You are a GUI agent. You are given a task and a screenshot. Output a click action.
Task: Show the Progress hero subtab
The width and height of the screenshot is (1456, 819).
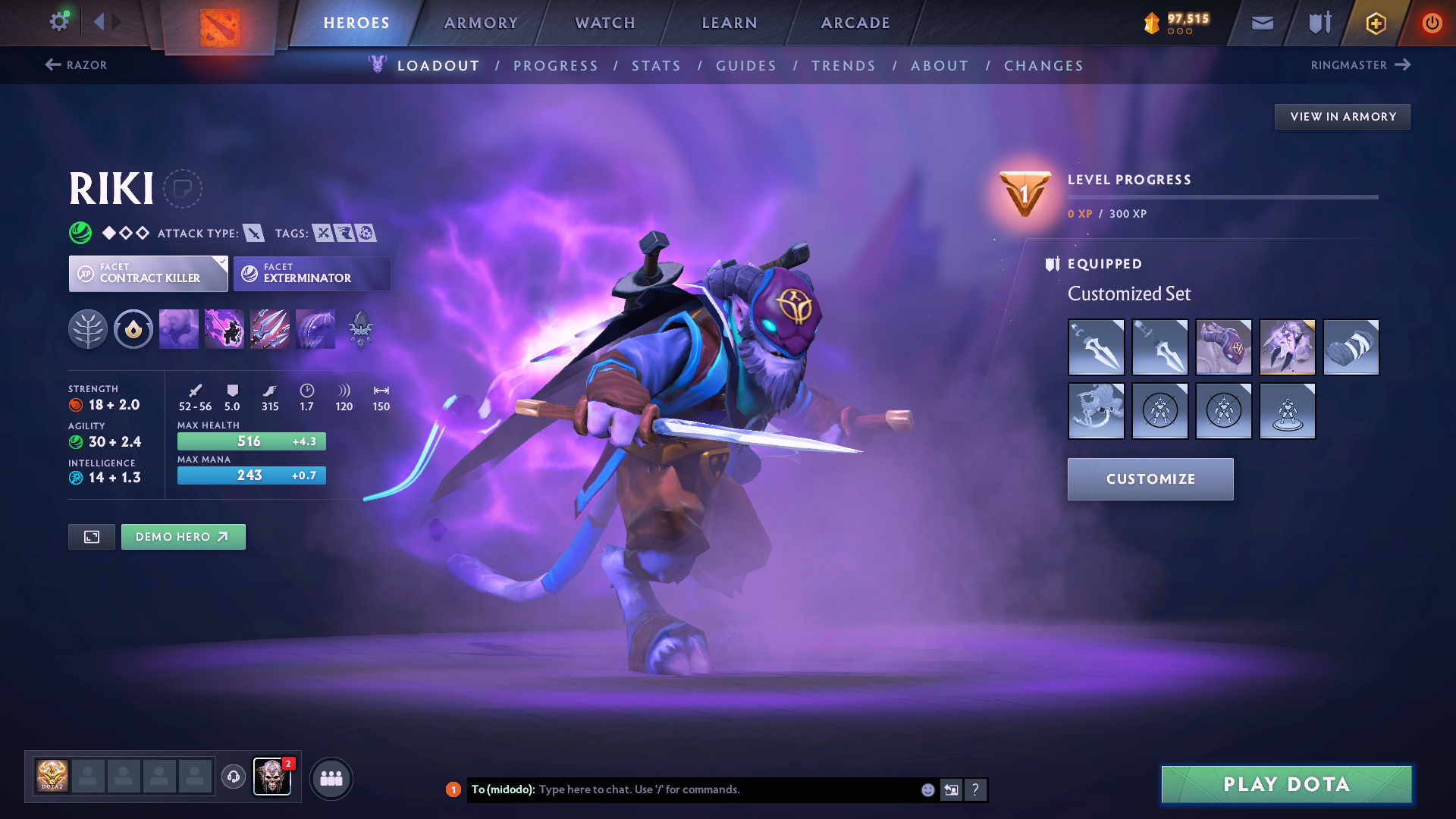[x=556, y=66]
